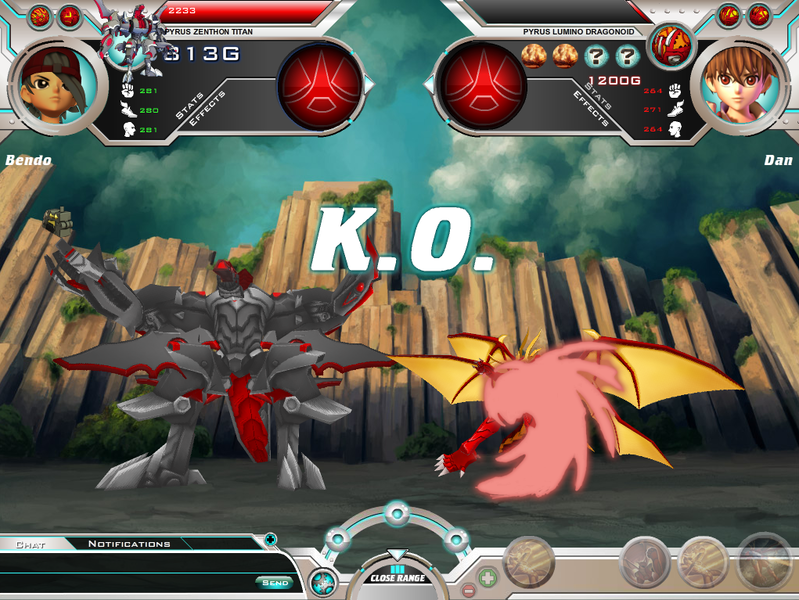This screenshot has width=799, height=600.
Task: Open Dan's Effects panel
Action: pyautogui.click(x=592, y=109)
